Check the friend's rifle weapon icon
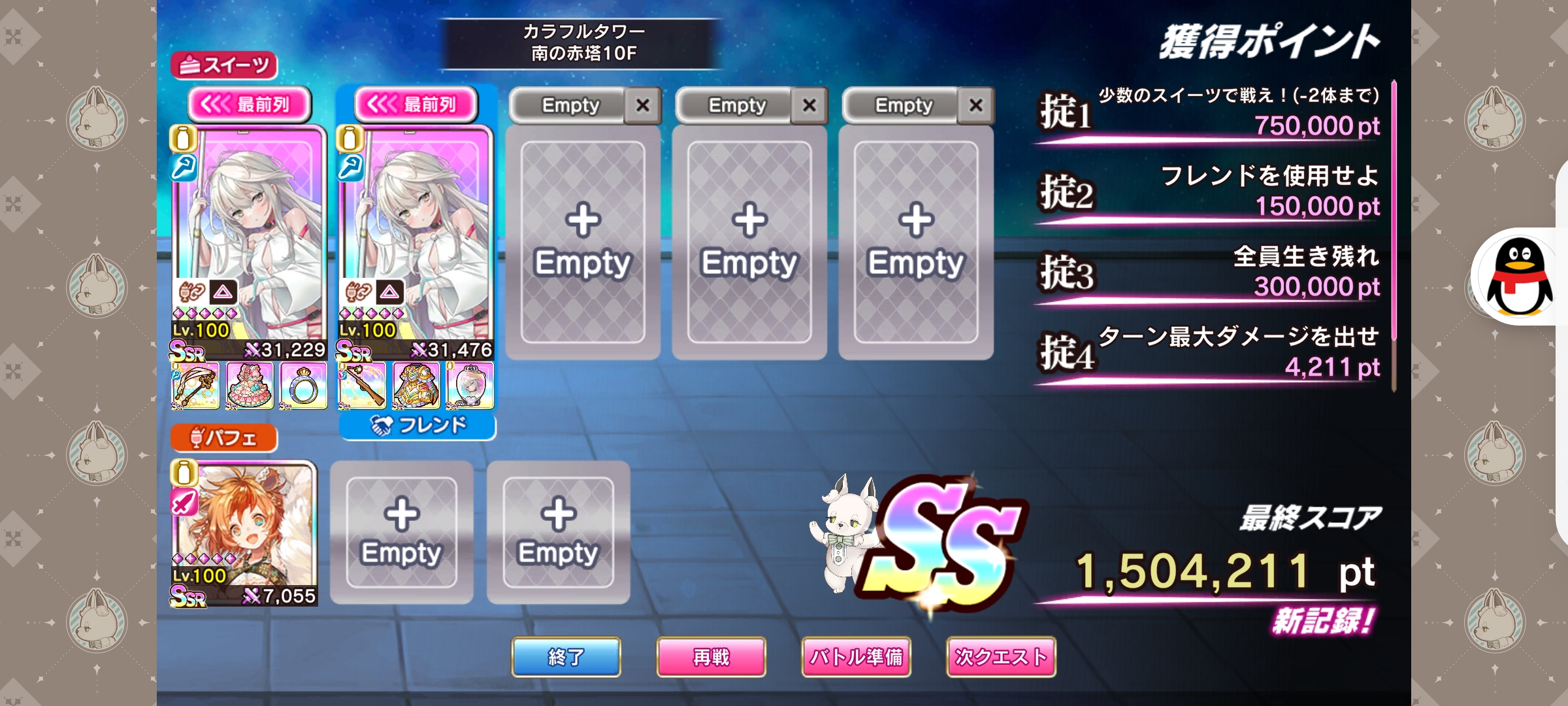 point(362,386)
